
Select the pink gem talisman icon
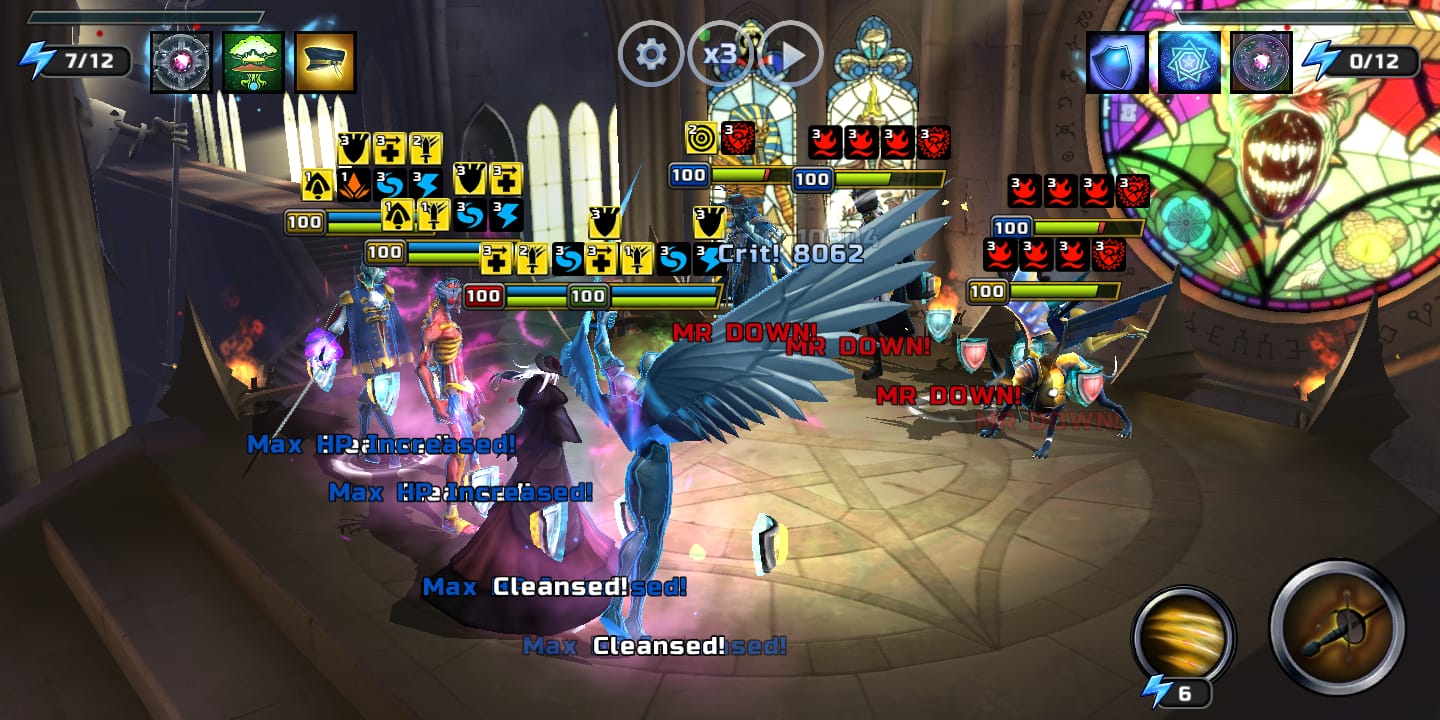point(181,62)
